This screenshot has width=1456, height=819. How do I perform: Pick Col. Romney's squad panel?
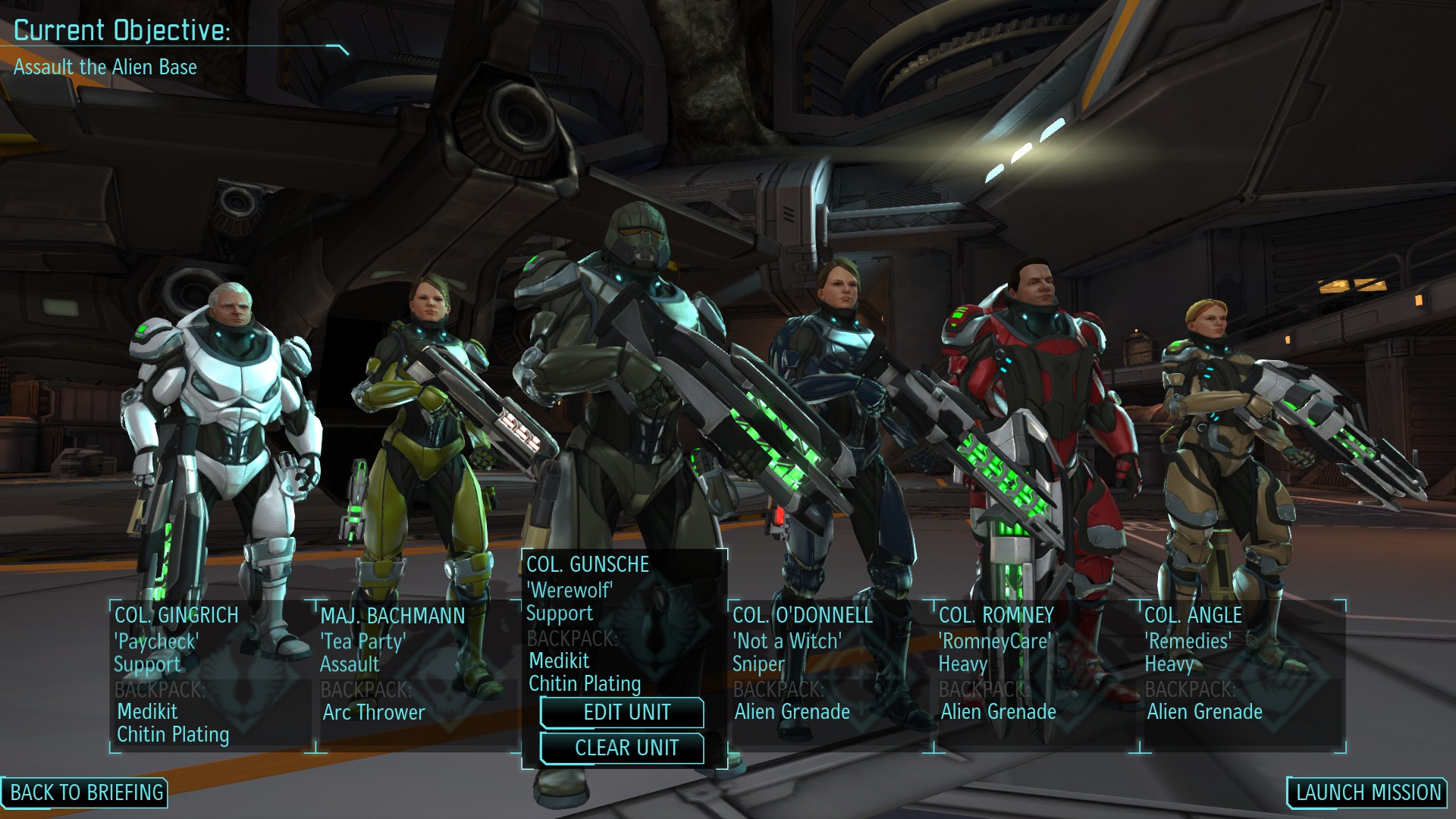(x=1036, y=675)
